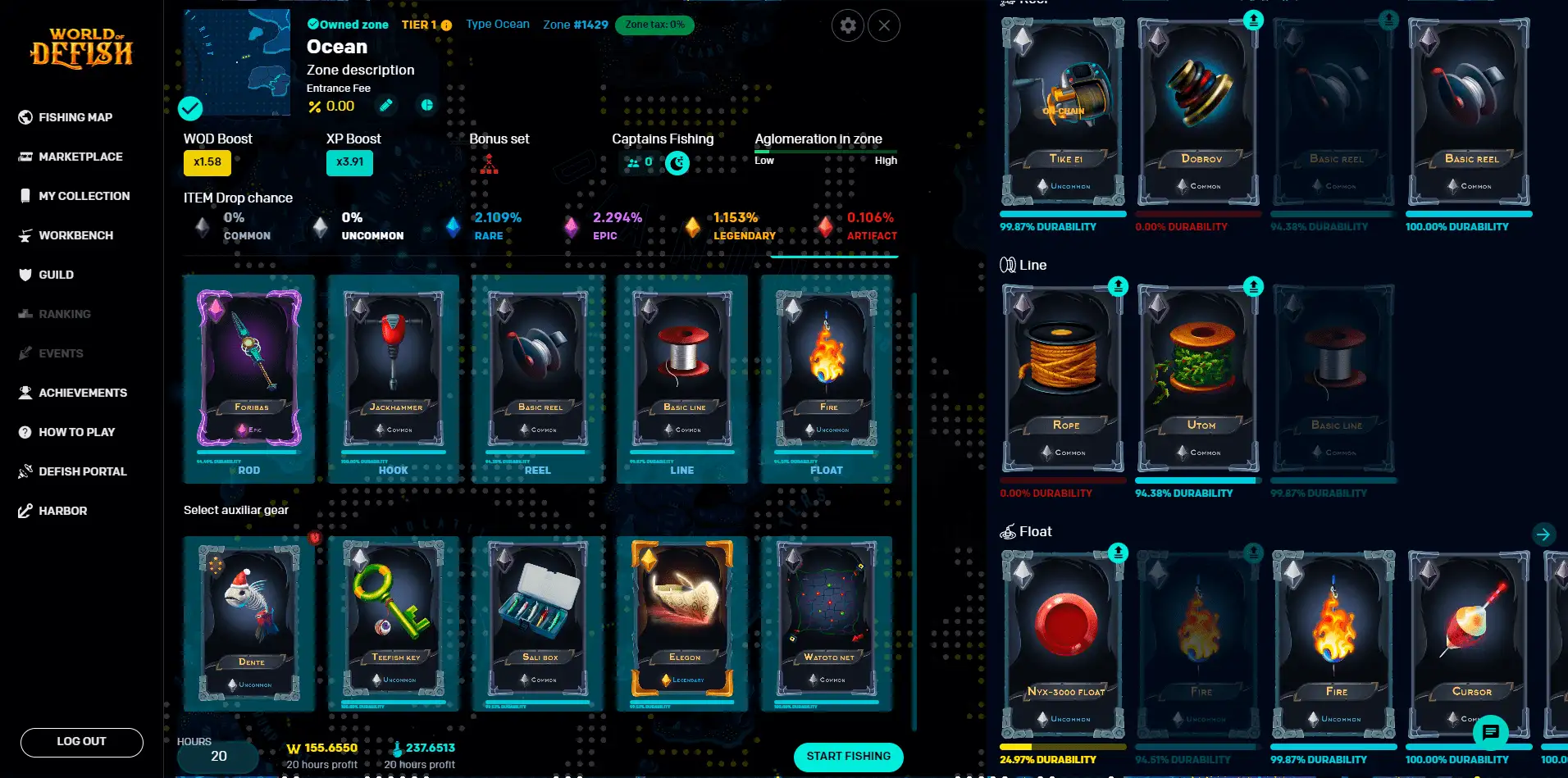1568x778 pixels.
Task: Click the Log Out button
Action: (81, 742)
